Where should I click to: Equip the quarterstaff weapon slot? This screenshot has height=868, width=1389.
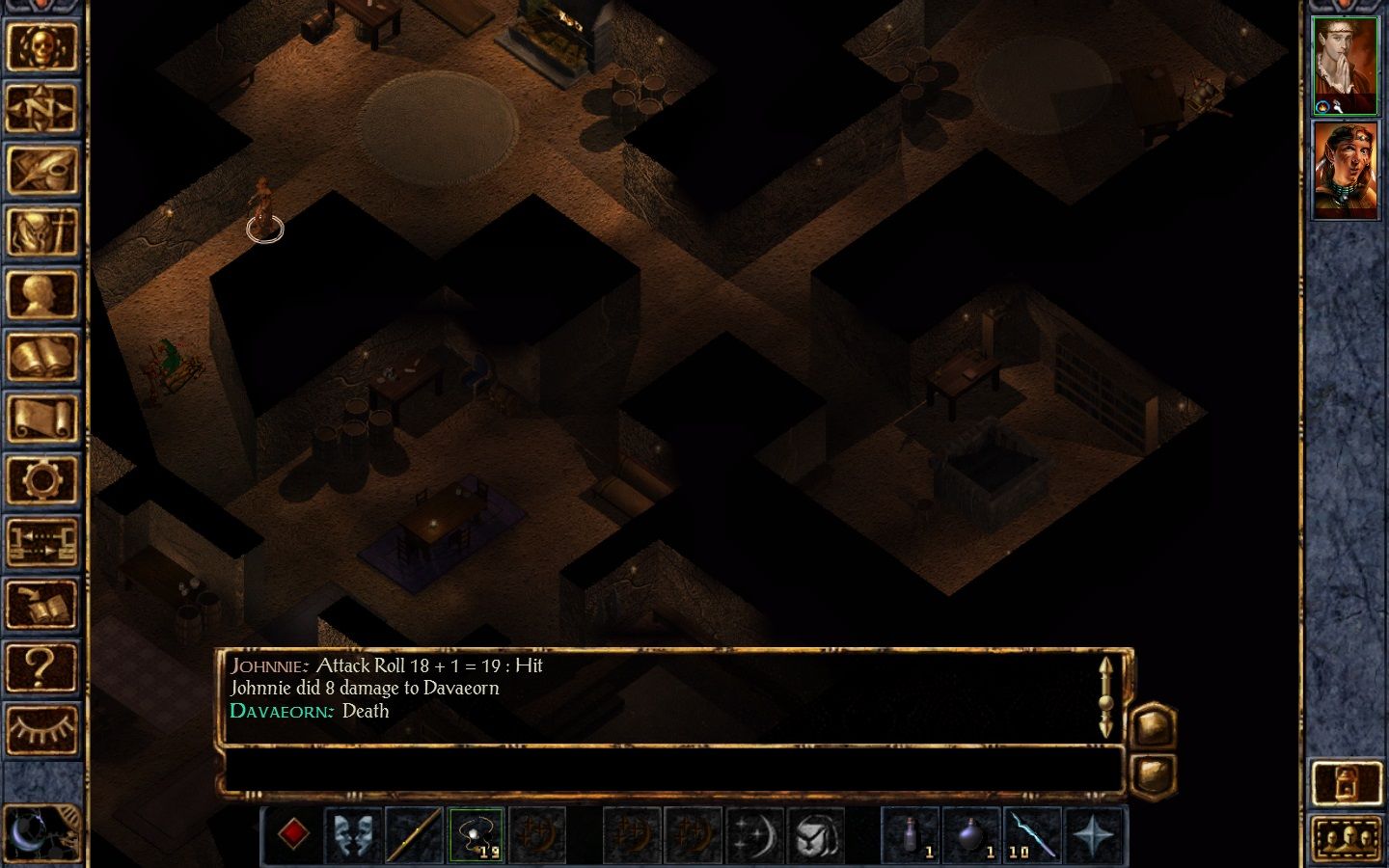[x=414, y=833]
